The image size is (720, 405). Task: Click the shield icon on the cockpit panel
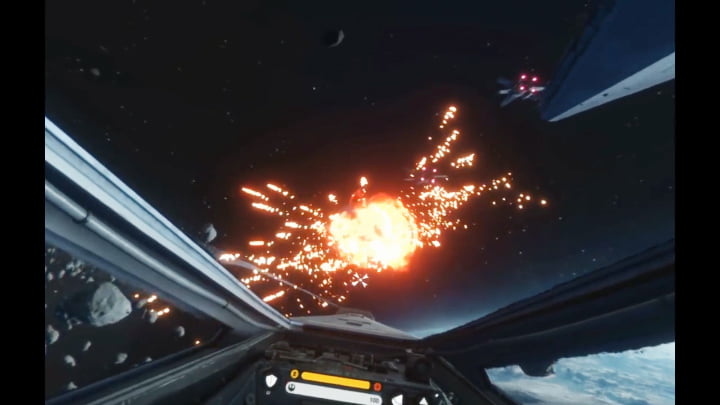(270, 380)
